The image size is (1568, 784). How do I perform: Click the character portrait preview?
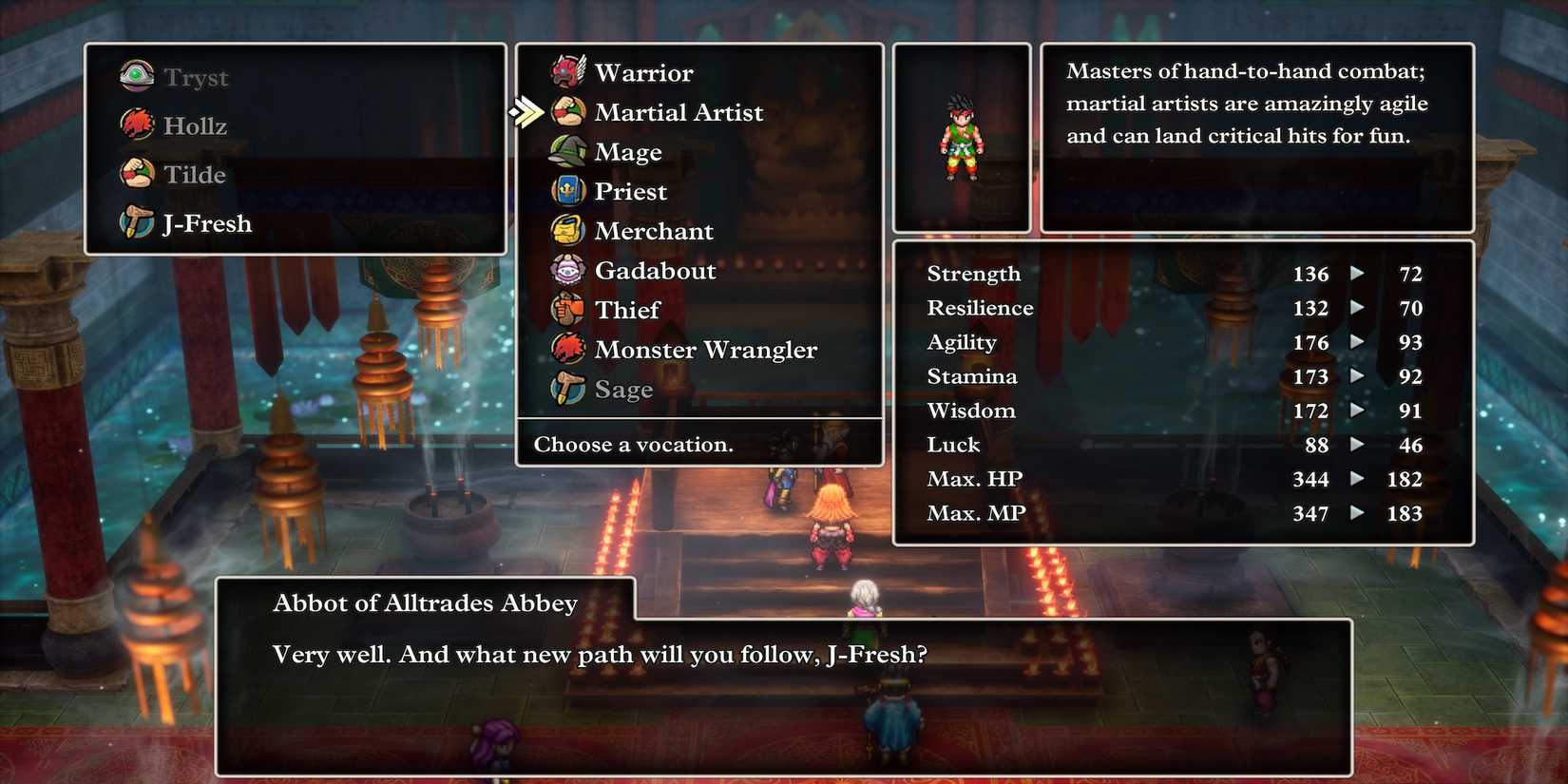(x=961, y=136)
